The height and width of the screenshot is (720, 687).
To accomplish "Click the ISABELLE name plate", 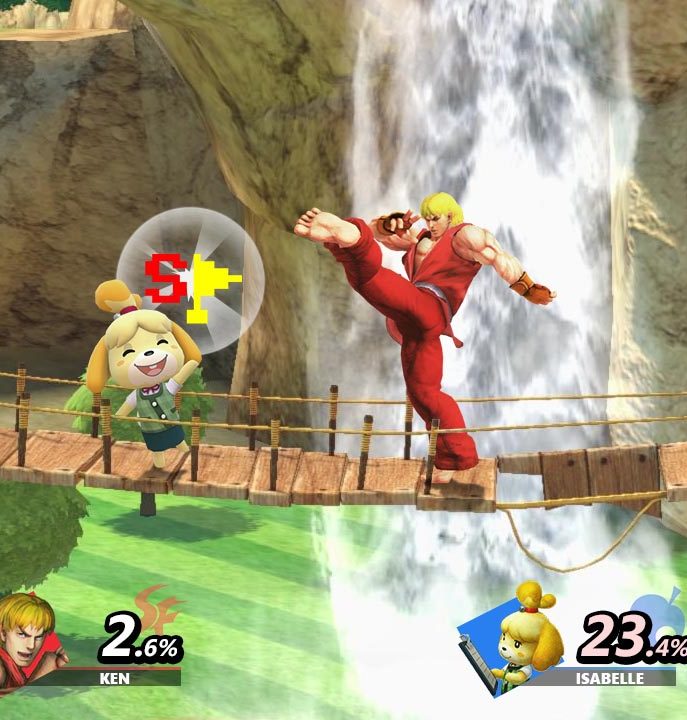I will pos(606,678).
